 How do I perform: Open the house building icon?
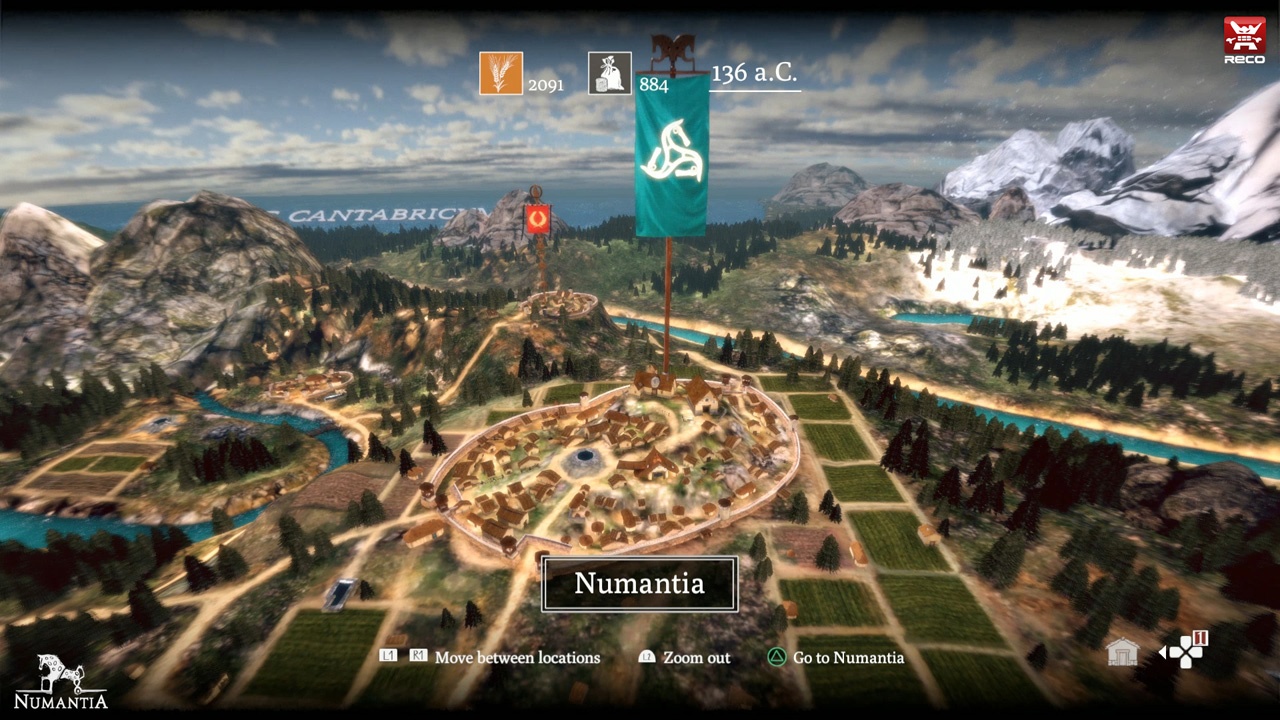1123,653
